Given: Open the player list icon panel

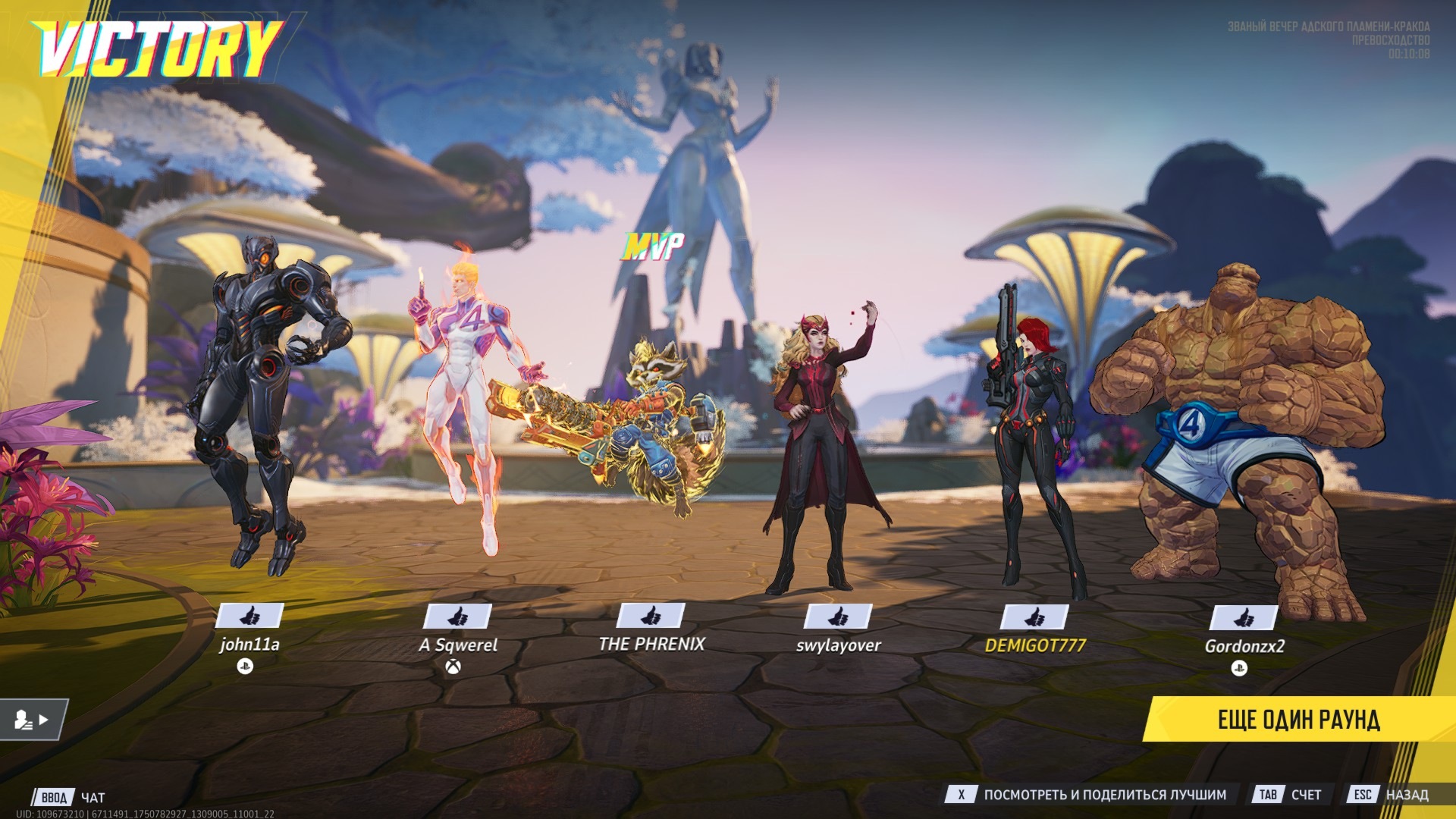Looking at the screenshot, I should click(32, 719).
